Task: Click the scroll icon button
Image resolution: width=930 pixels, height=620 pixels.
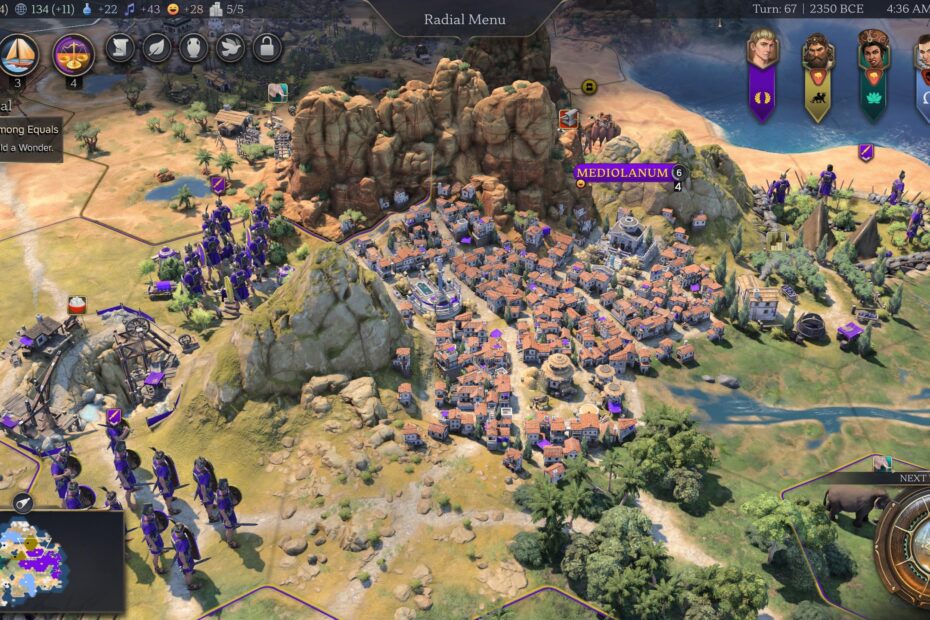Action: 120,48
